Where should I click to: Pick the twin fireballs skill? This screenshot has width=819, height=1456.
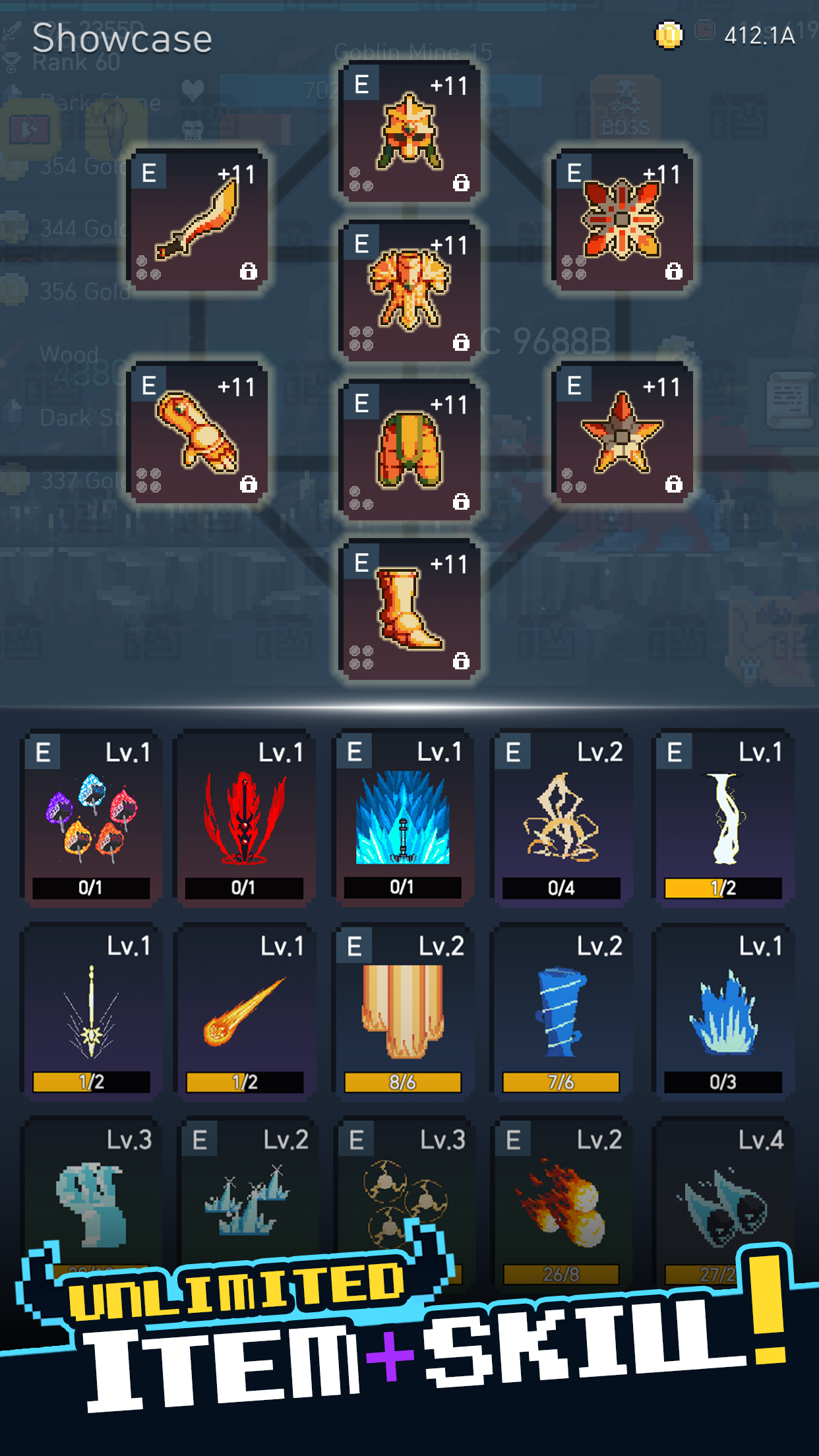[561, 1203]
